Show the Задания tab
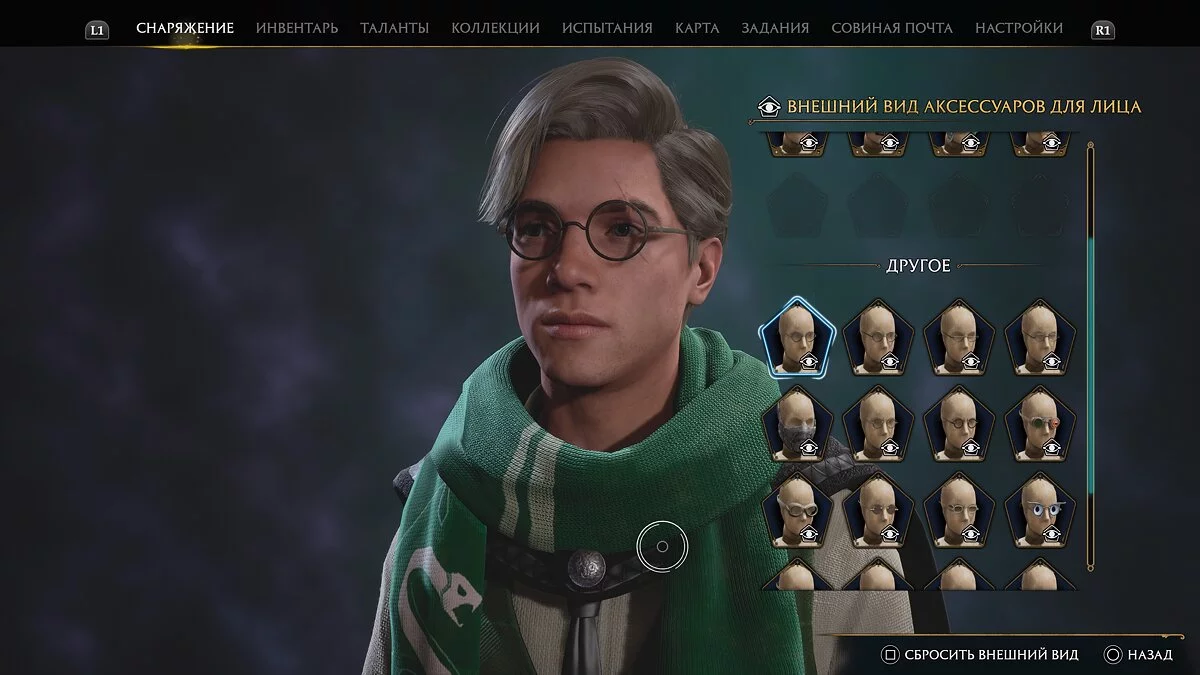The width and height of the screenshot is (1200, 675). click(x=775, y=28)
